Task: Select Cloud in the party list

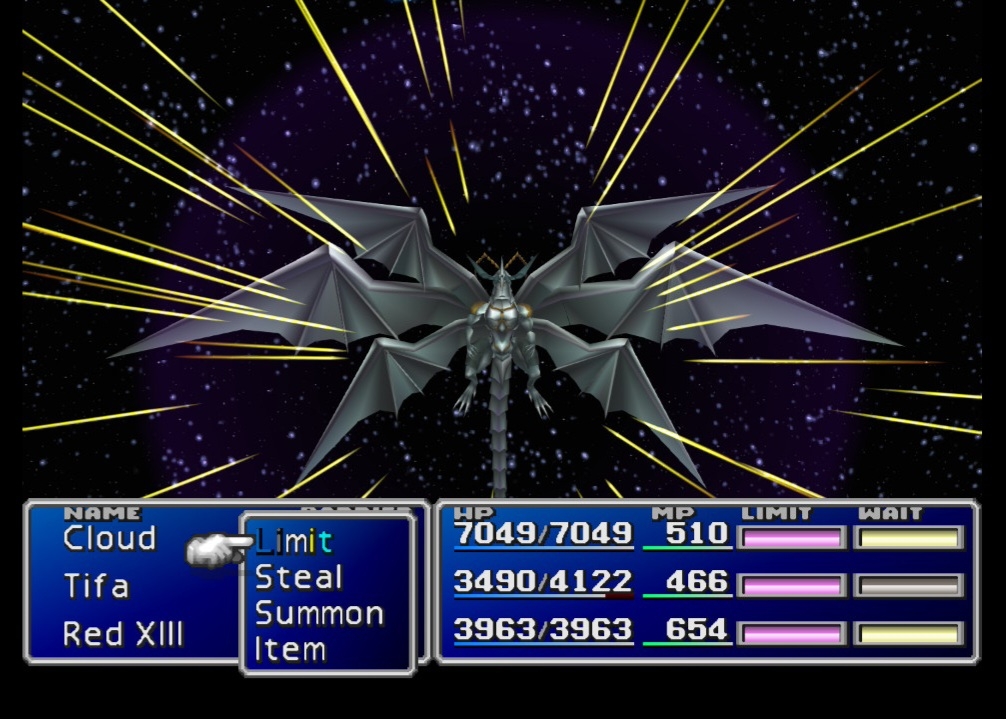Action: 110,538
